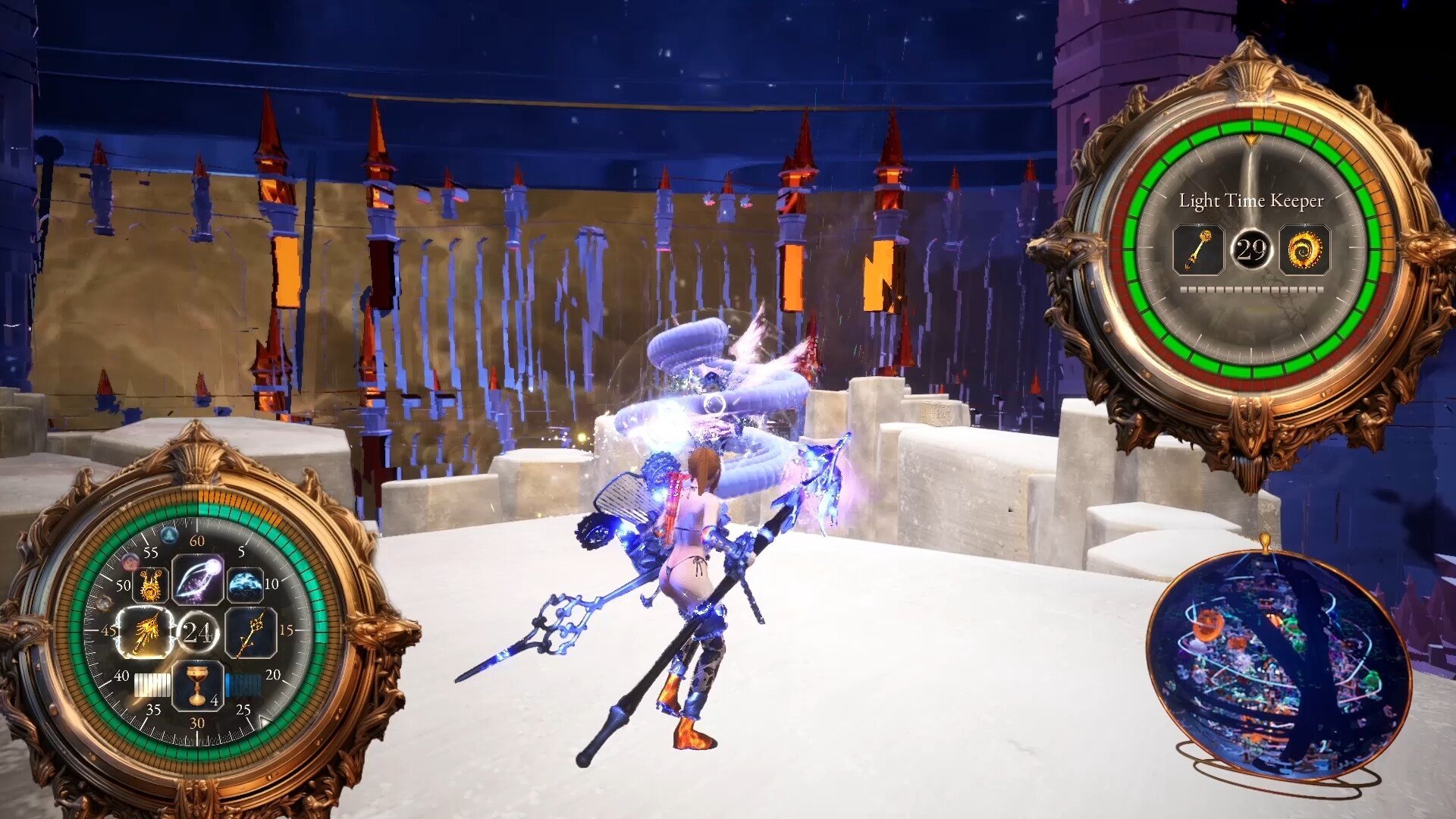Select the golden winged emblem ability

[151, 585]
